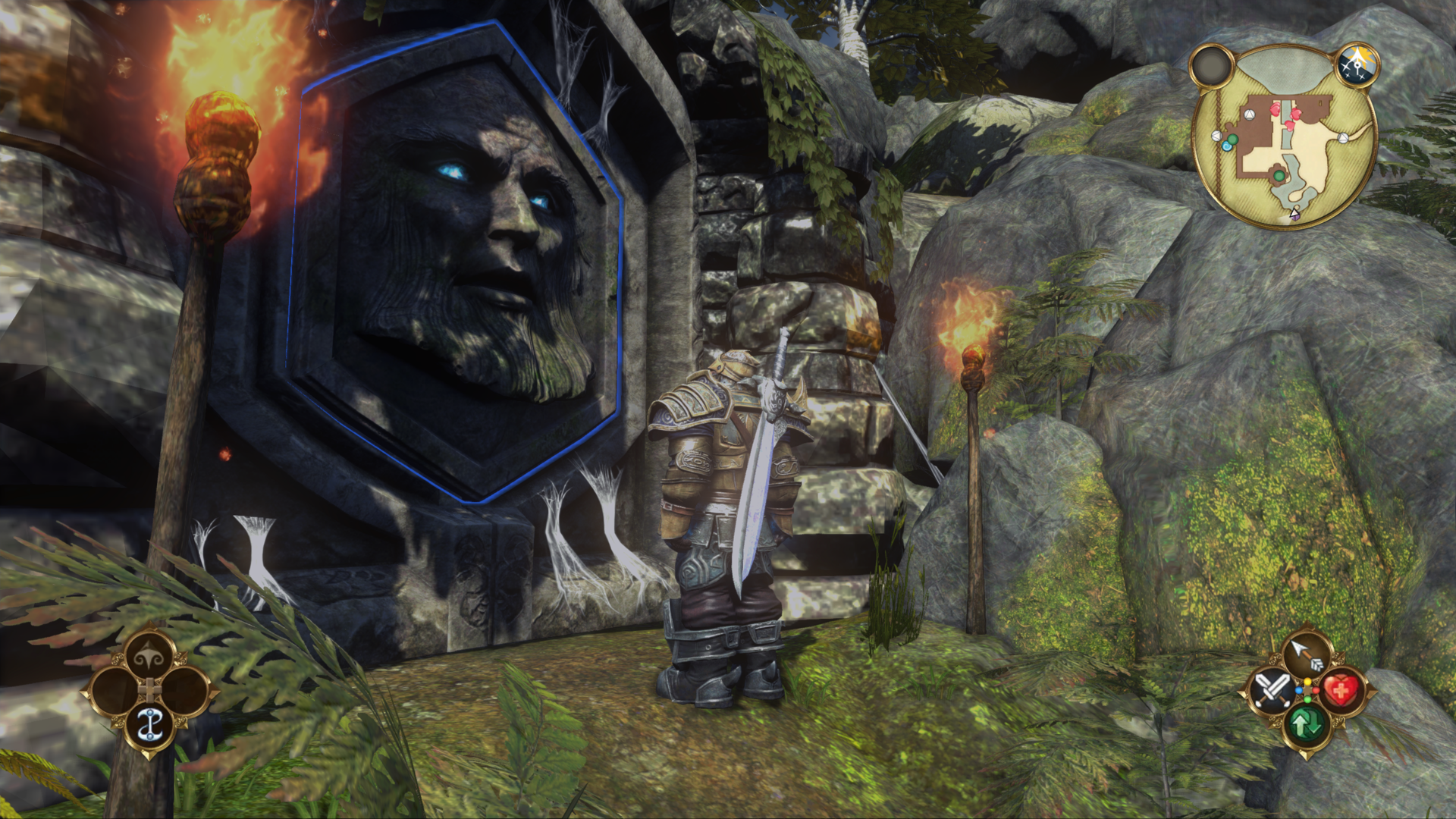1456x819 pixels.
Task: Use the red heart health potion
Action: click(x=1342, y=692)
